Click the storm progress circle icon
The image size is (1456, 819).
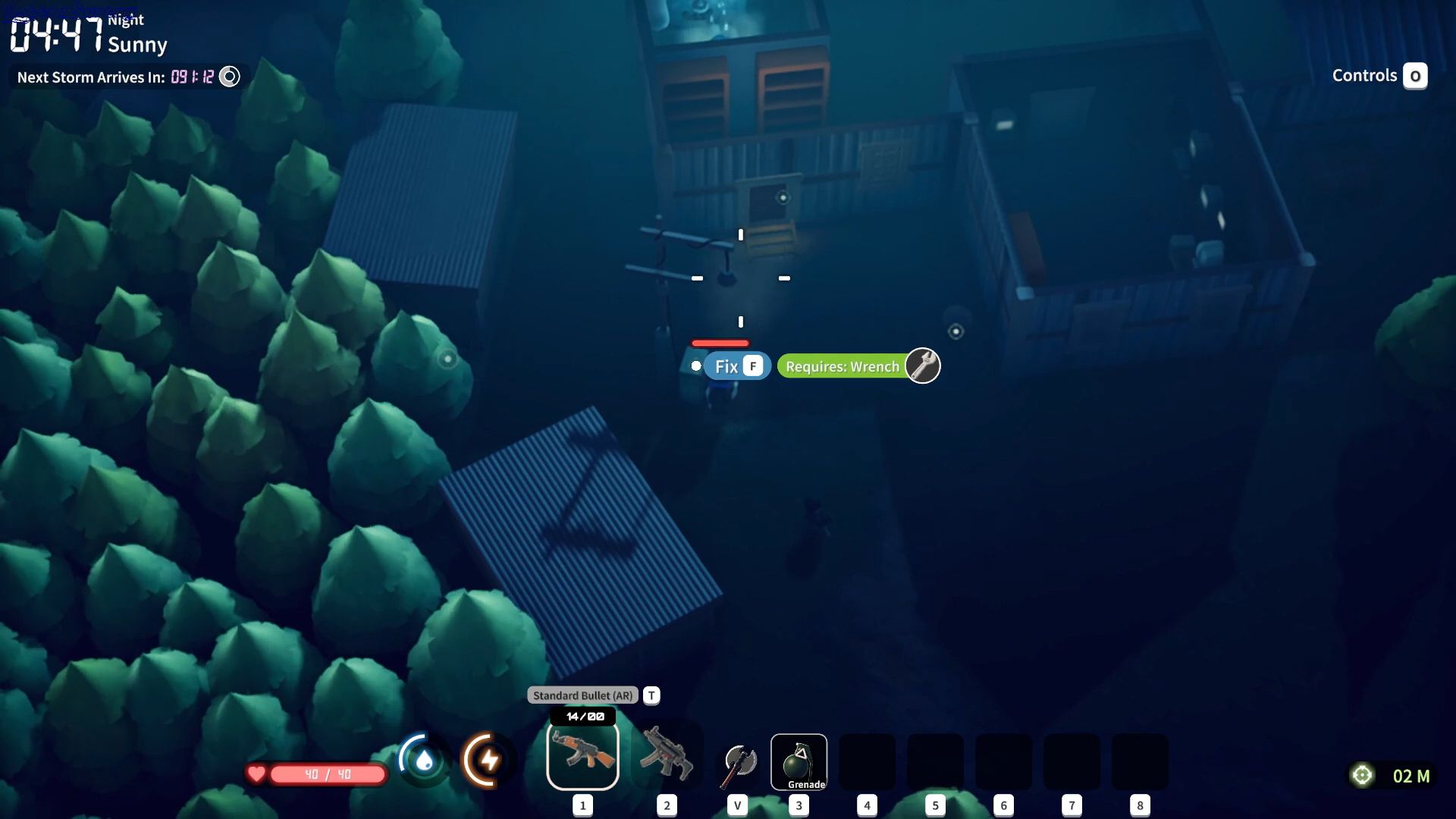tap(229, 76)
